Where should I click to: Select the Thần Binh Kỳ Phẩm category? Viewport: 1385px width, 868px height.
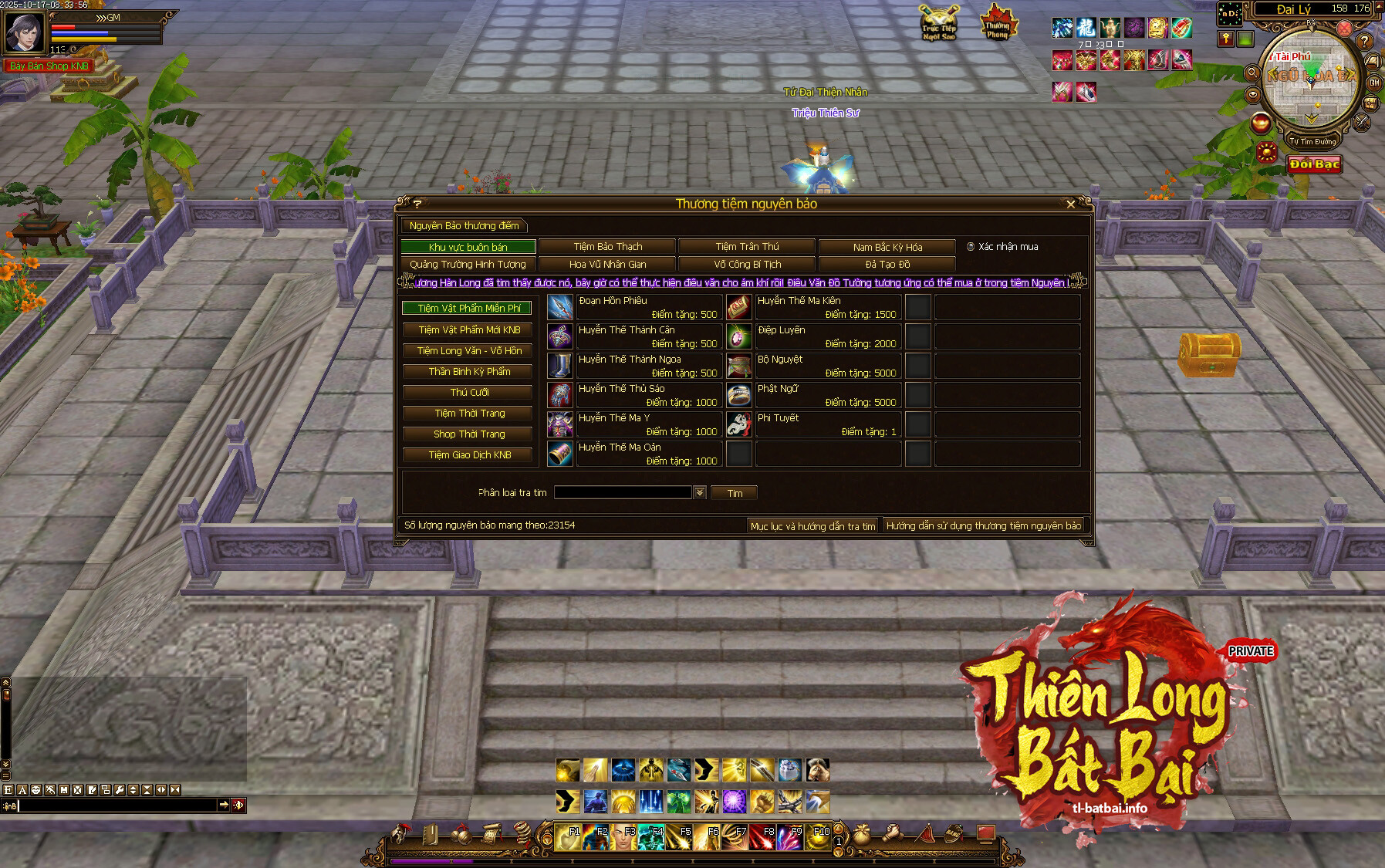point(469,371)
